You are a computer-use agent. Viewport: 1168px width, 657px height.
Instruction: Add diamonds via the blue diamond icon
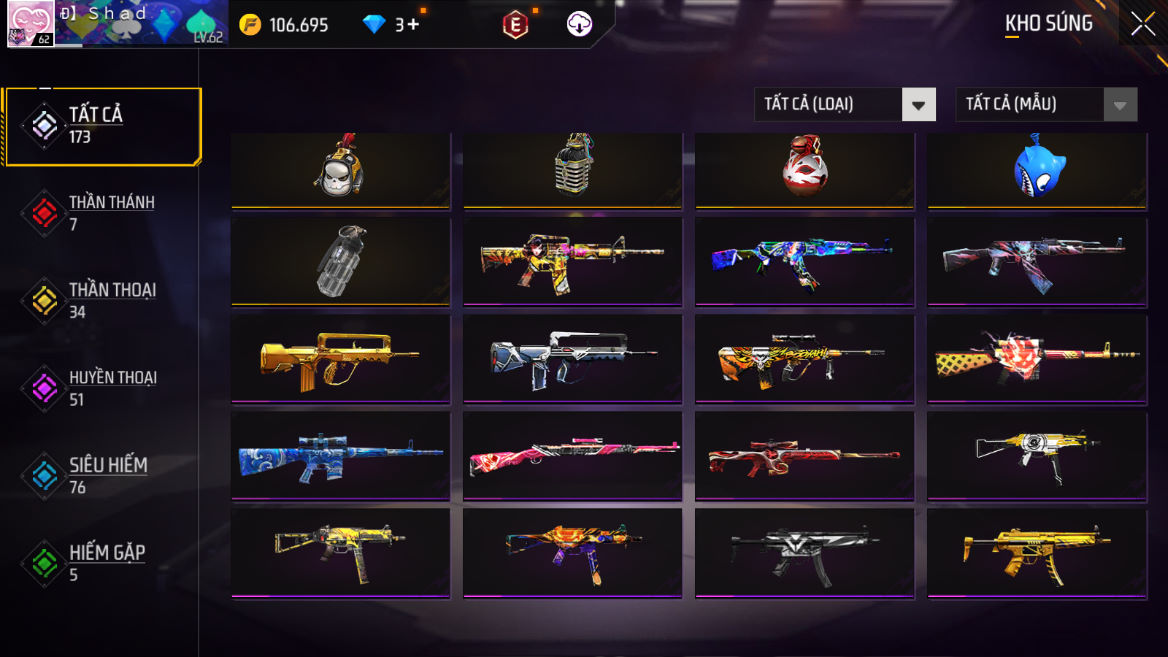point(375,25)
